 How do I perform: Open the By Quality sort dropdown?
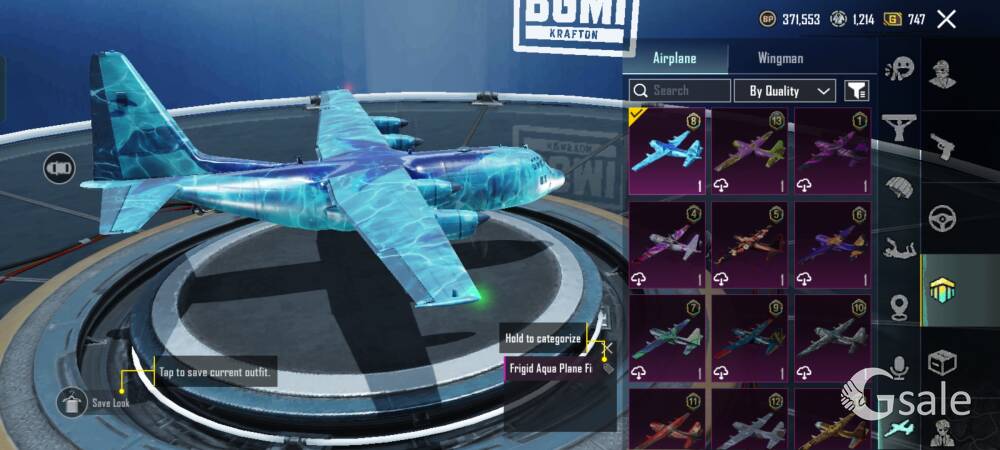tap(785, 91)
